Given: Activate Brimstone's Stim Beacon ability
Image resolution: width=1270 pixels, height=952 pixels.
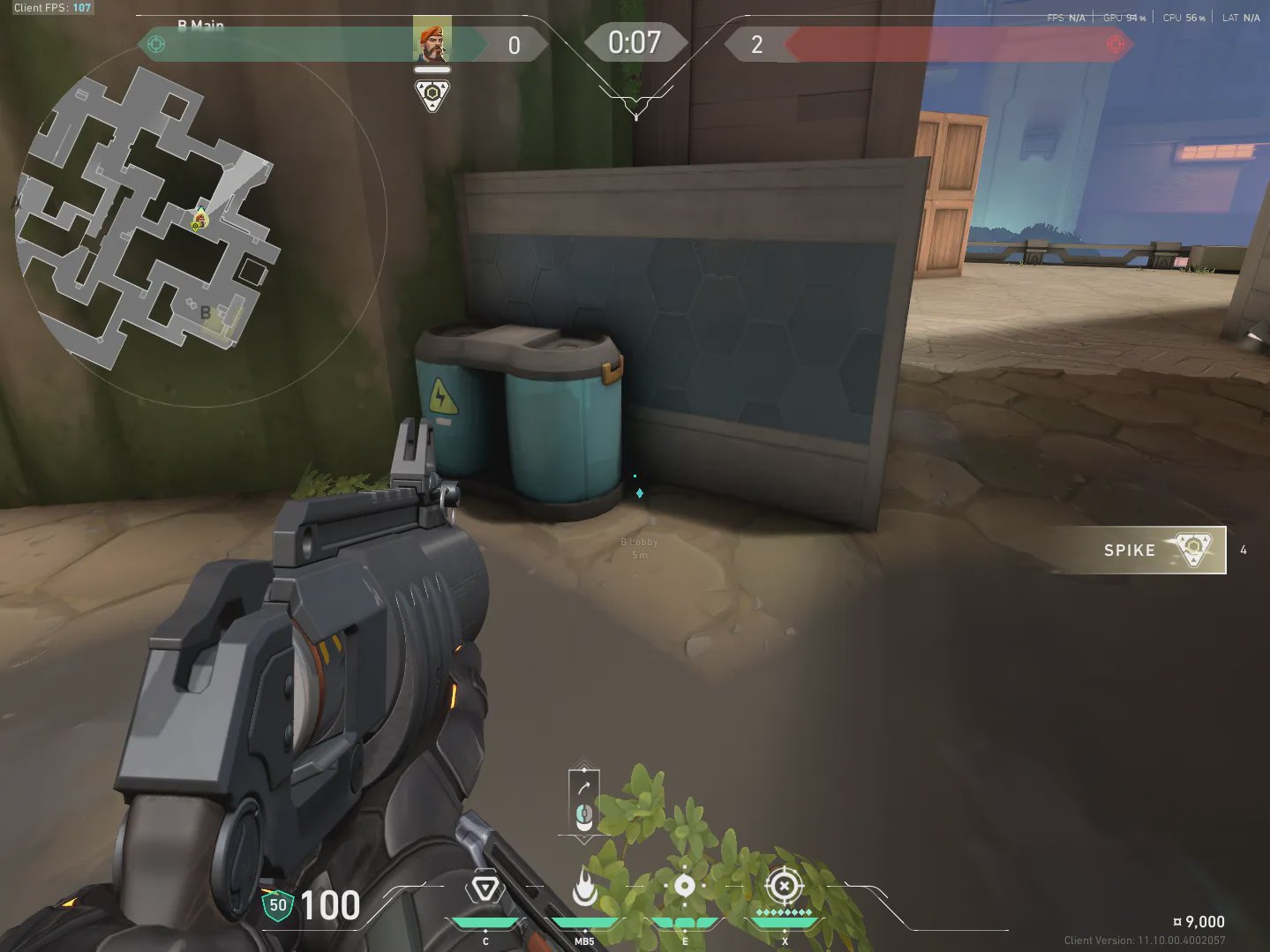Looking at the screenshot, I should tap(485, 888).
